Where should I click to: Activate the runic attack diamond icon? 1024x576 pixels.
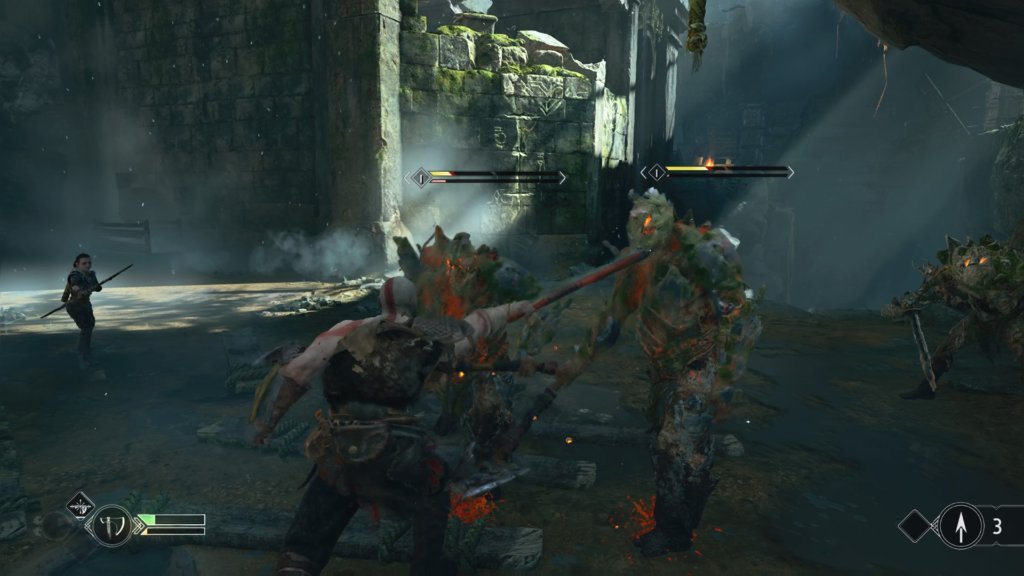point(80,504)
